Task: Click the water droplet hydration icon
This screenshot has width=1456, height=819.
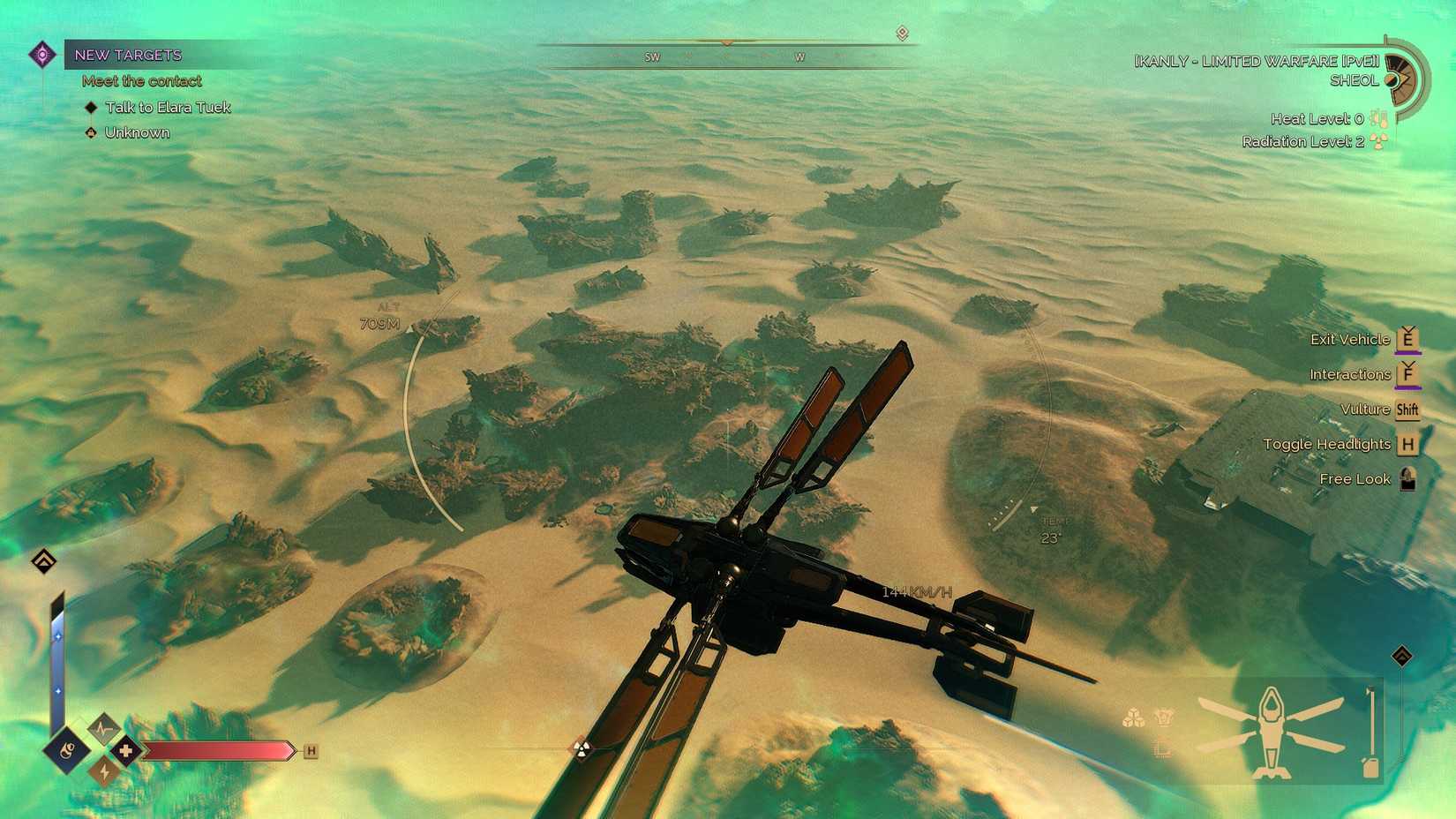Action: [67, 750]
